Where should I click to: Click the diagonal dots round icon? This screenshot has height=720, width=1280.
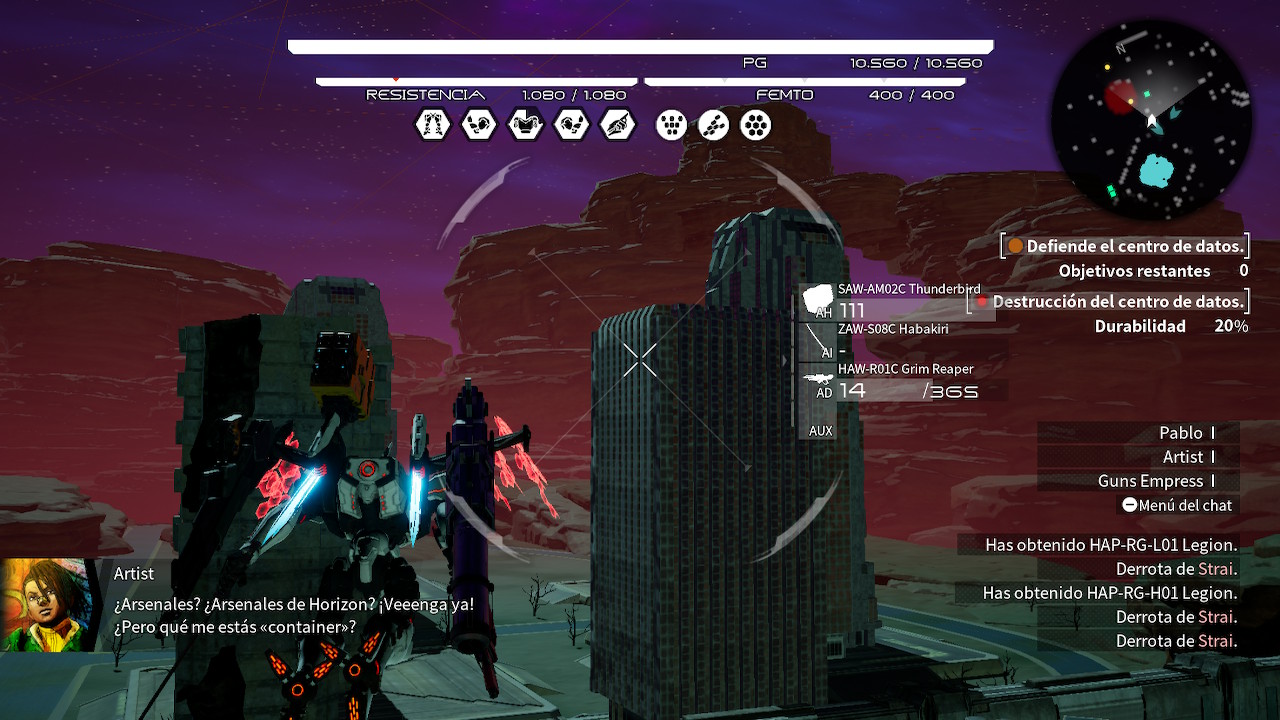713,125
